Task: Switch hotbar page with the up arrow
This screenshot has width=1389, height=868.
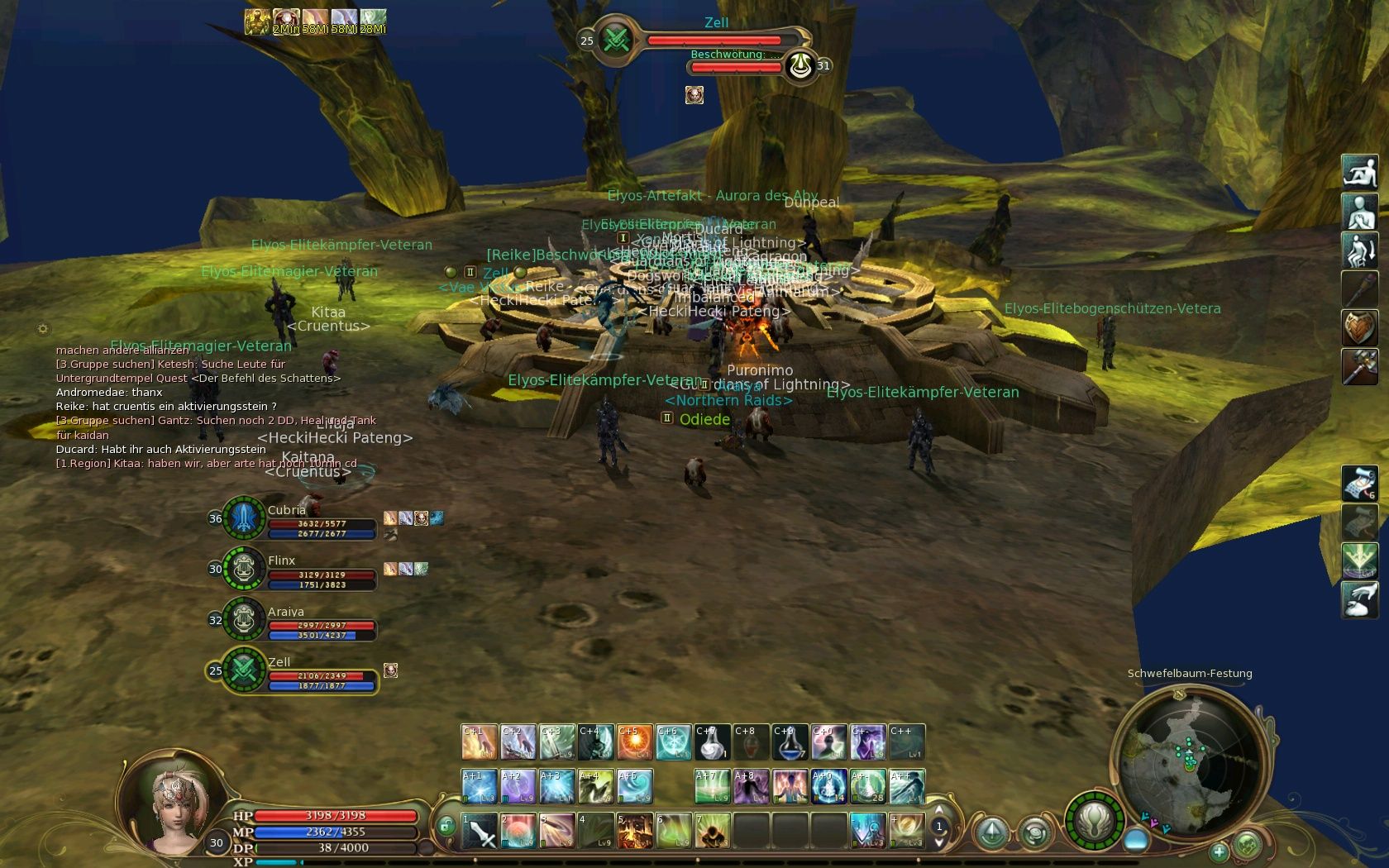Action: (x=939, y=811)
